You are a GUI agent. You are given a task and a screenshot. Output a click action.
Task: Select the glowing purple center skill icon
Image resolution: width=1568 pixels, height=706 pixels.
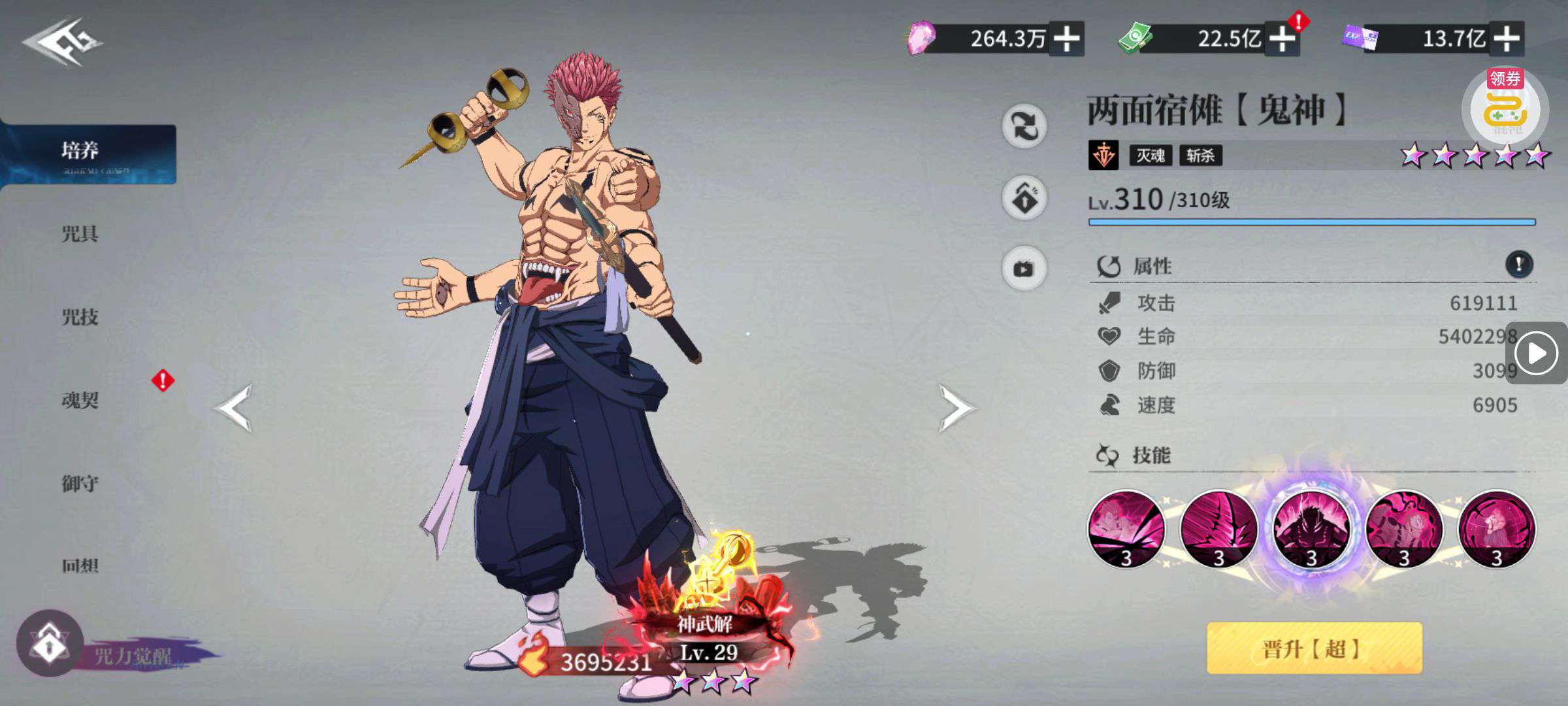(1311, 529)
